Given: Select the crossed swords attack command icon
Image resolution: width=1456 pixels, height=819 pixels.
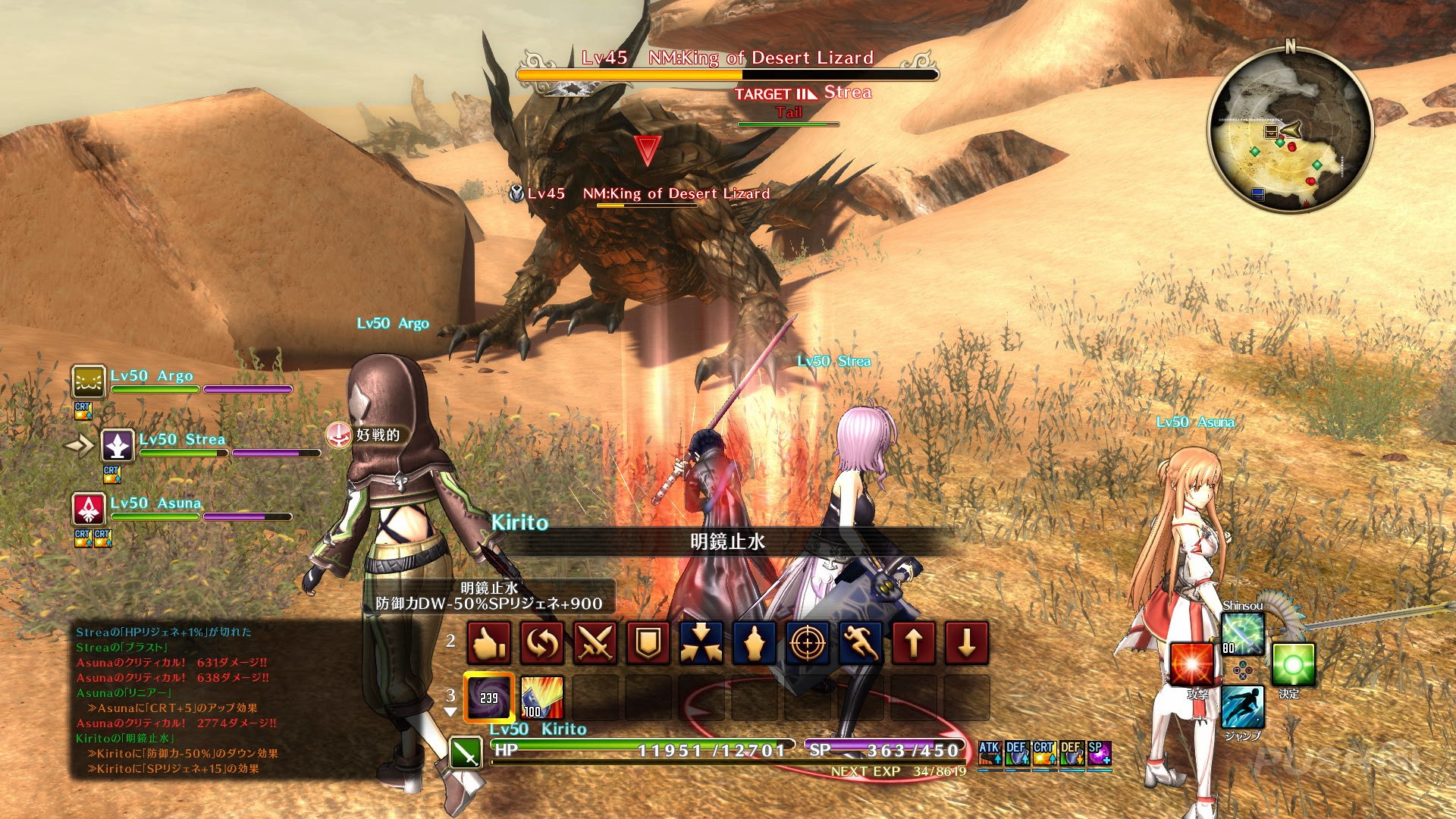Looking at the screenshot, I should click(594, 643).
